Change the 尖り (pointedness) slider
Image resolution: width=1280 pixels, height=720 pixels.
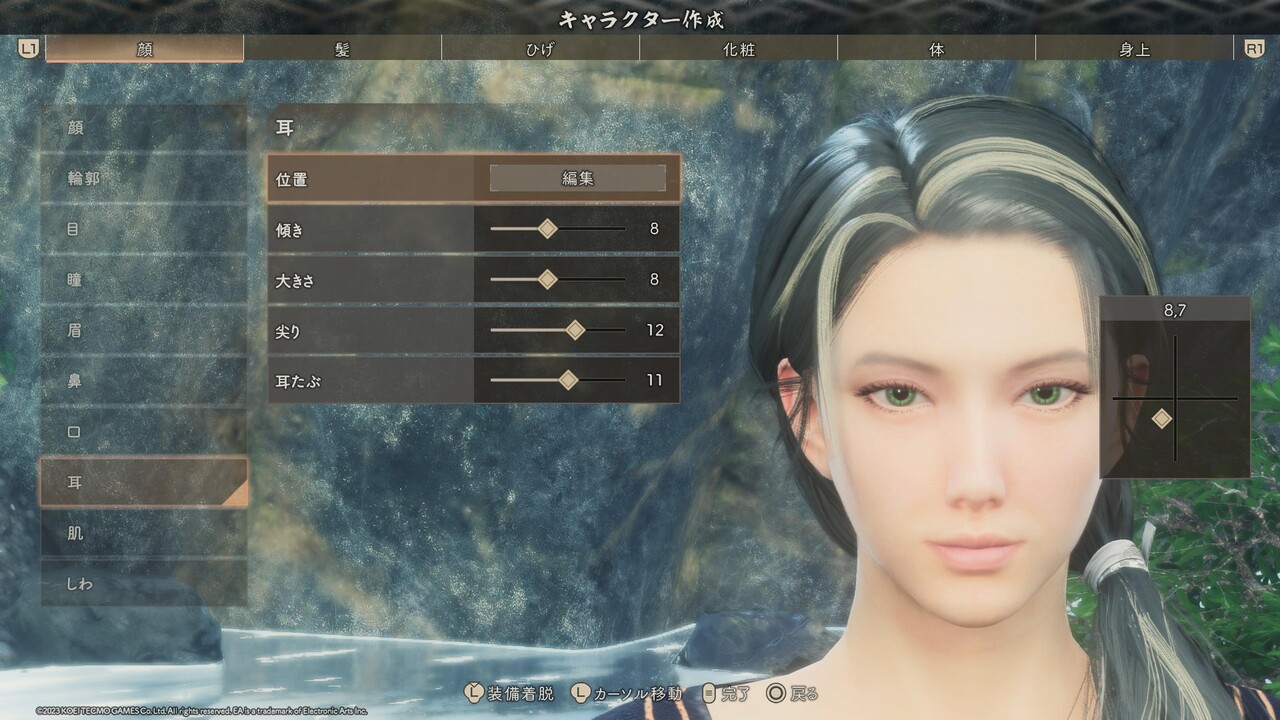point(575,330)
